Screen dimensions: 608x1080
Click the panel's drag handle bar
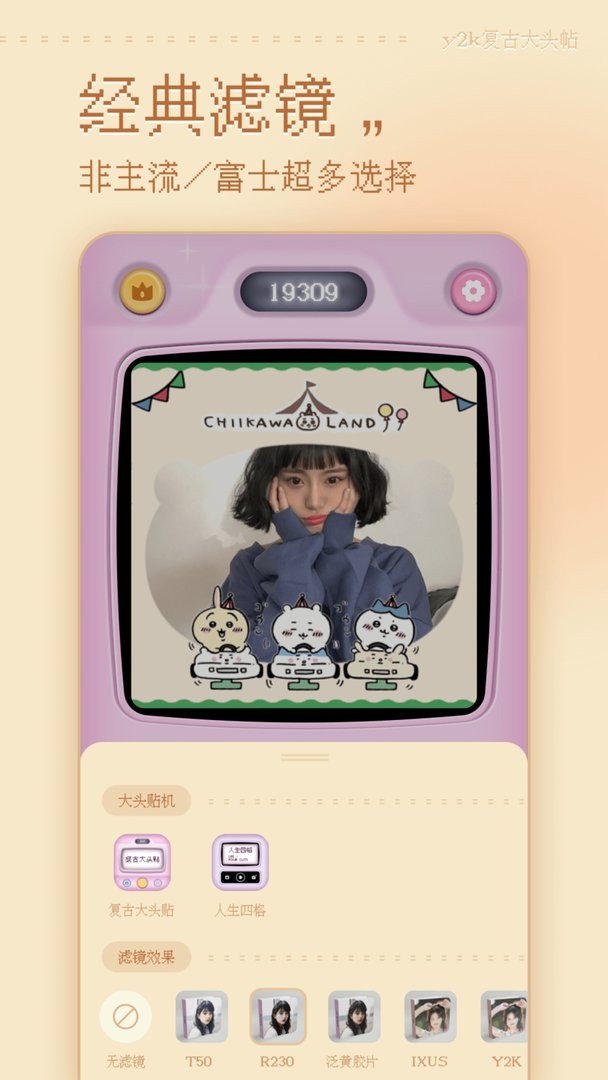[305, 757]
